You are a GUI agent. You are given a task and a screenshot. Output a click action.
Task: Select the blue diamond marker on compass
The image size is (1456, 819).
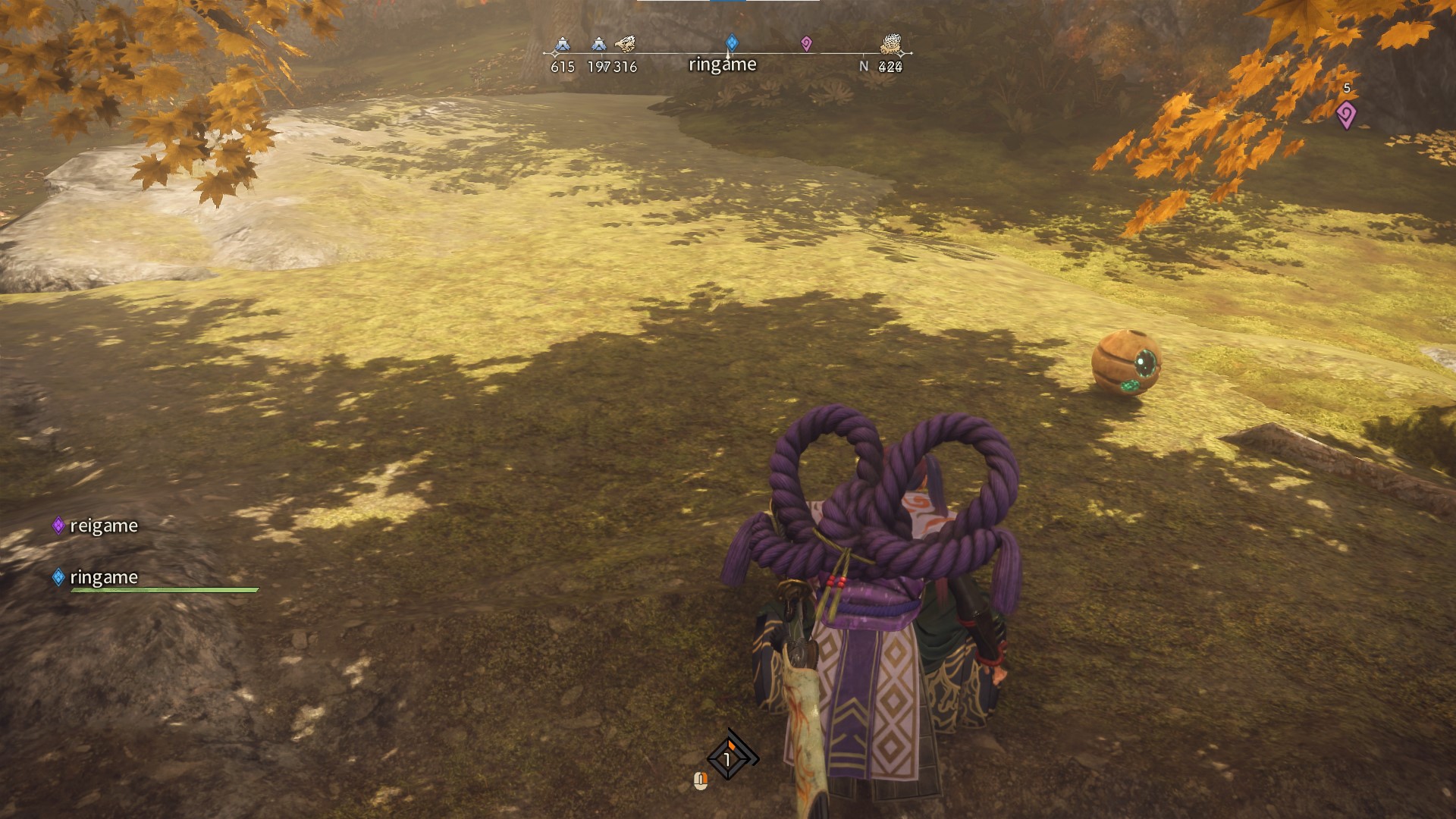coord(732,42)
